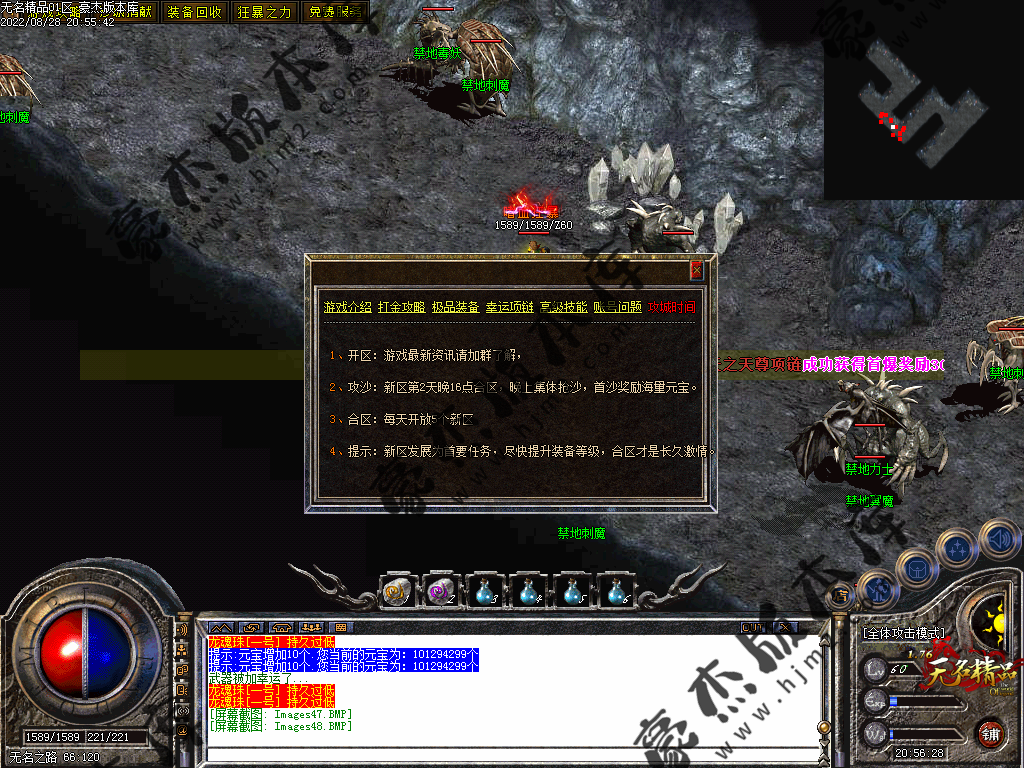Click the 免费服务 button
Screen dimensions: 1024x768
(334, 12)
